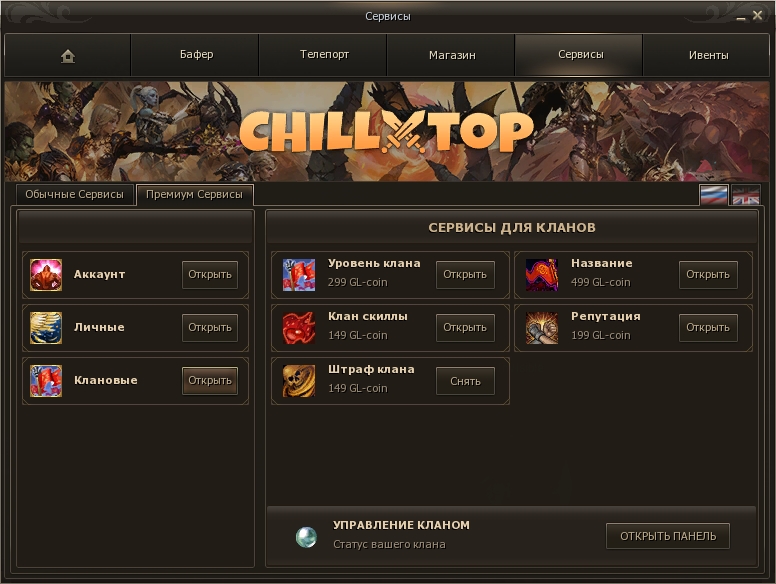Screen dimensions: 776x584
Task: Switch to the Телепорт section
Action: coord(324,55)
